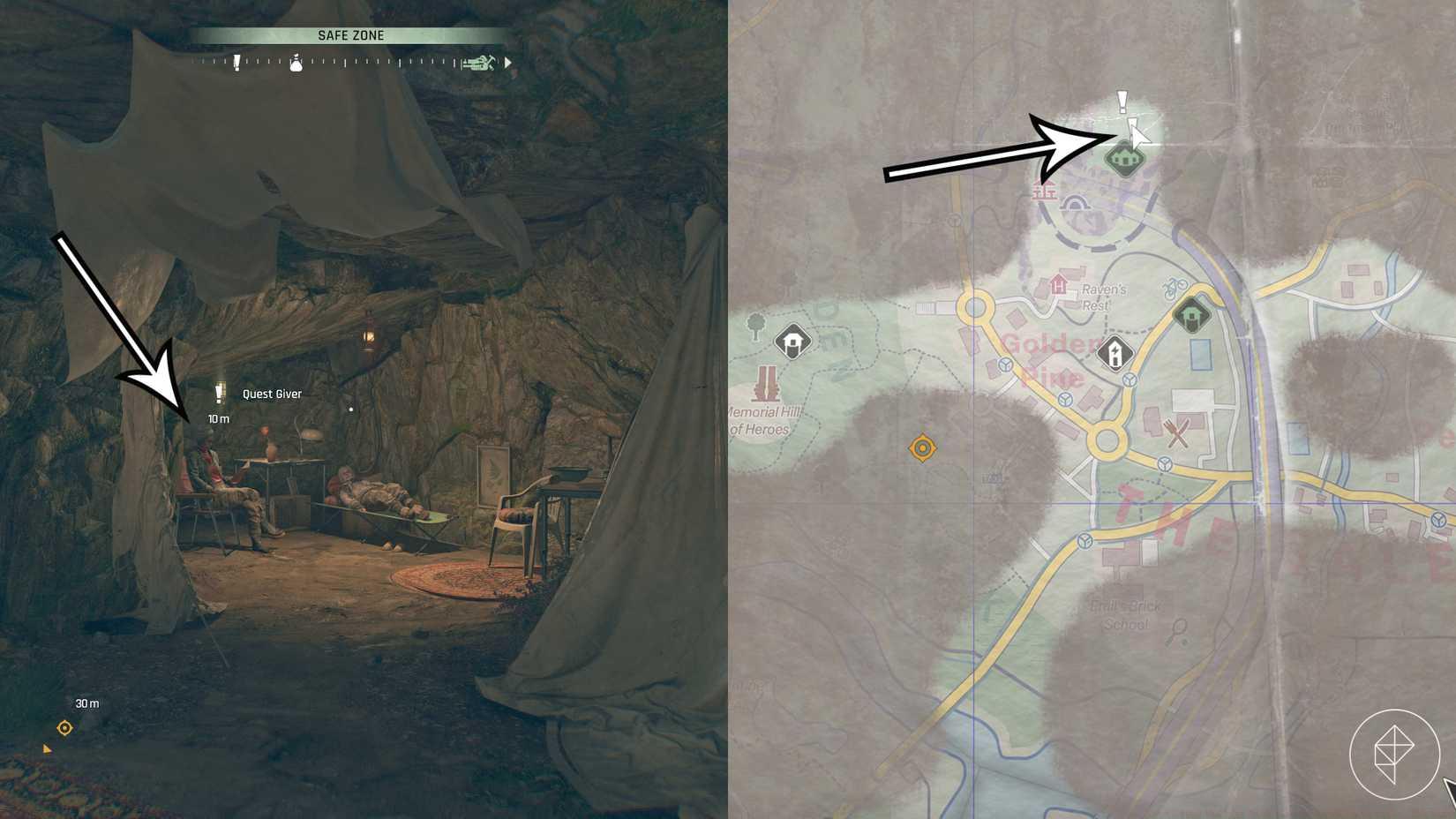Click the bicycle trail icon on the map
Viewport: 1456px width, 819px height.
pyautogui.click(x=1175, y=287)
